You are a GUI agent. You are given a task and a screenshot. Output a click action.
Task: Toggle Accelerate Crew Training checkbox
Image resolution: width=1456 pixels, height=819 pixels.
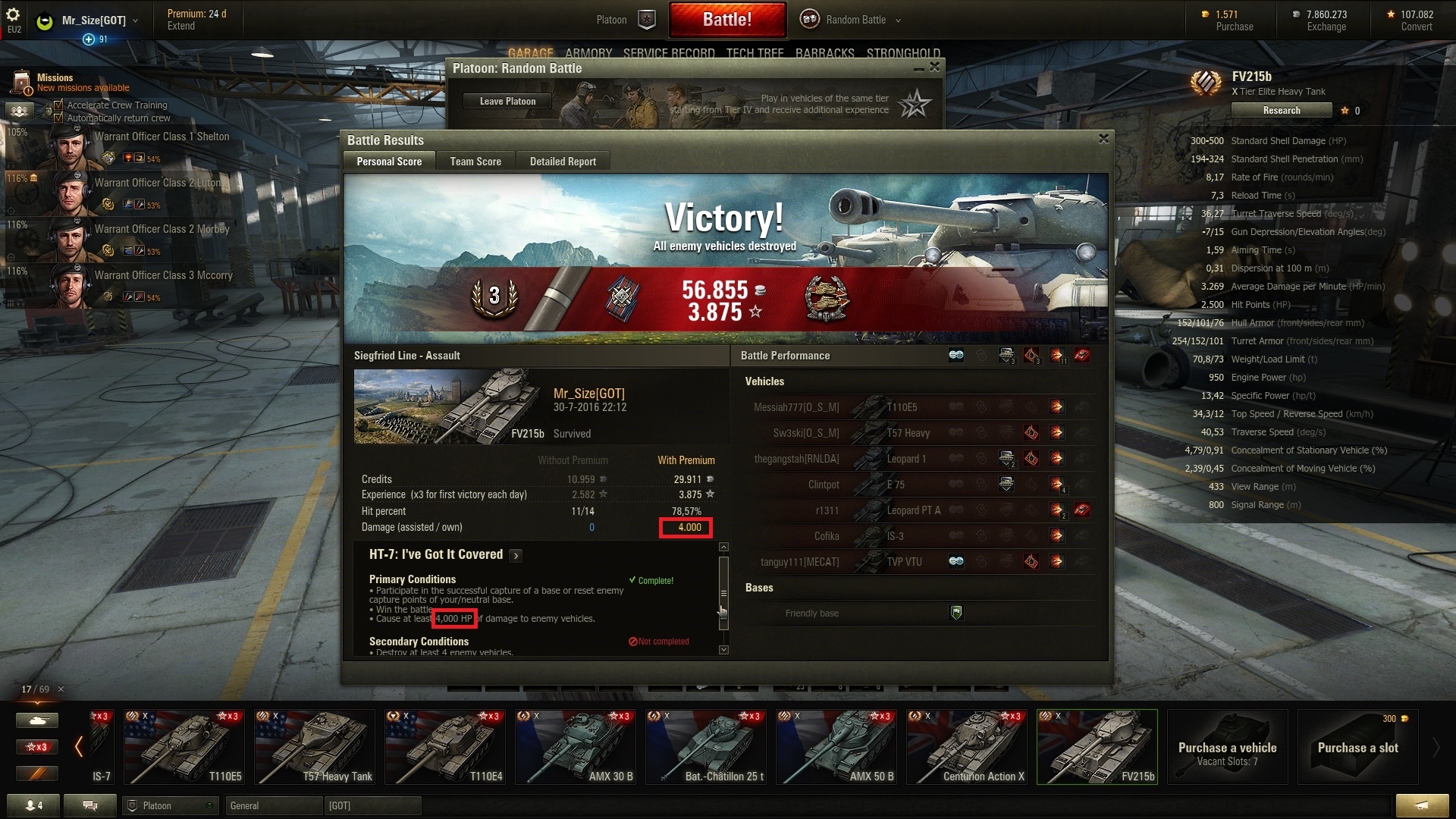58,105
